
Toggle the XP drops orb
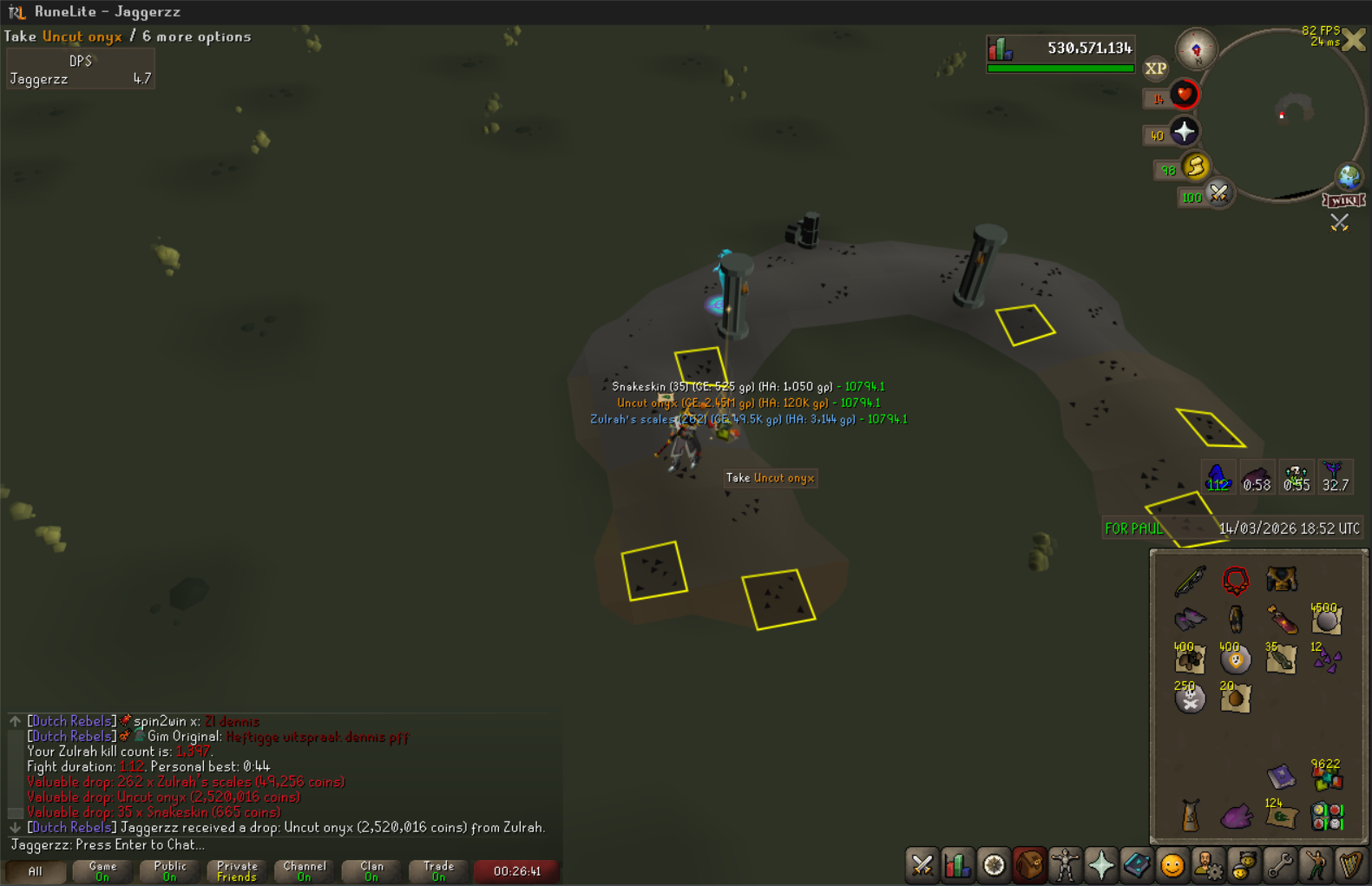pos(1155,69)
